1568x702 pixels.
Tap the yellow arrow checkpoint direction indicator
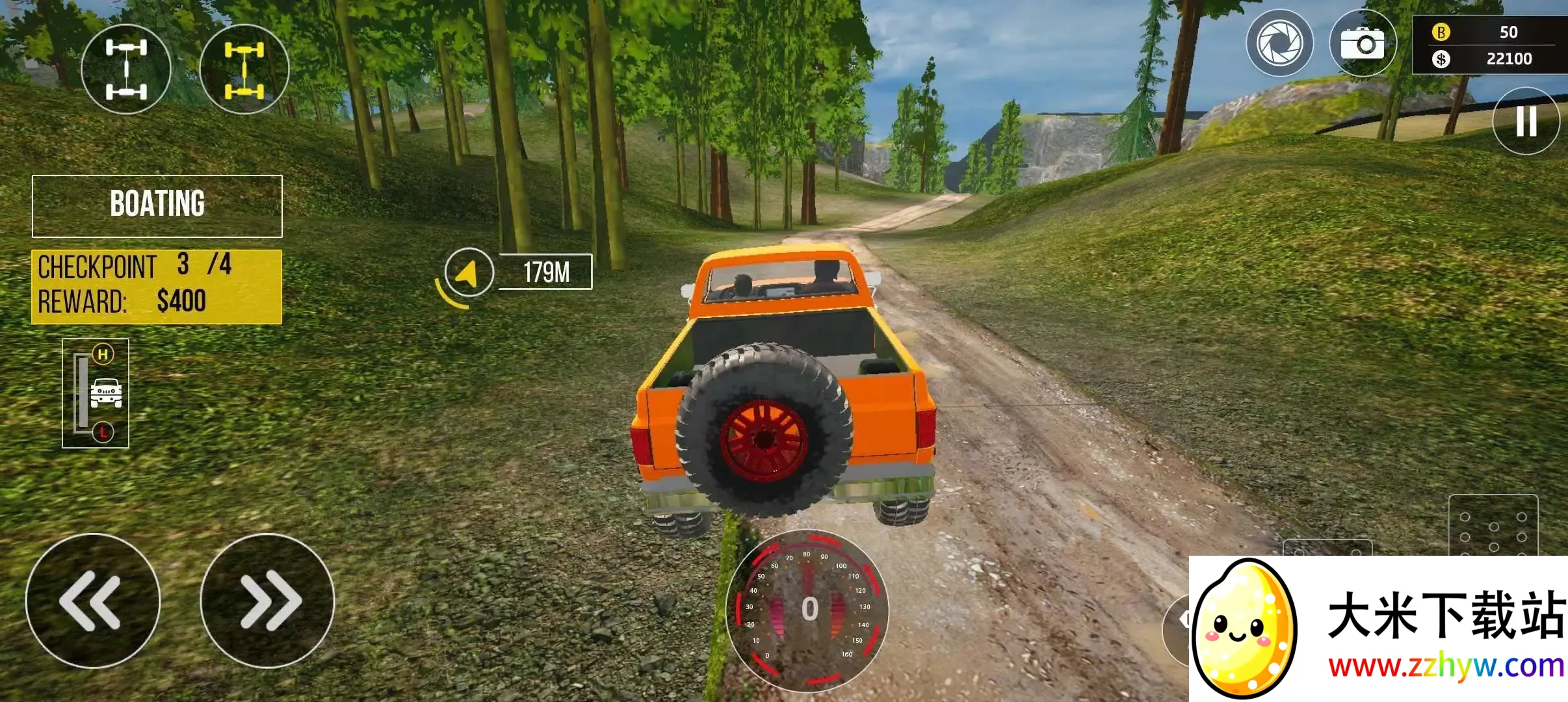(x=468, y=273)
